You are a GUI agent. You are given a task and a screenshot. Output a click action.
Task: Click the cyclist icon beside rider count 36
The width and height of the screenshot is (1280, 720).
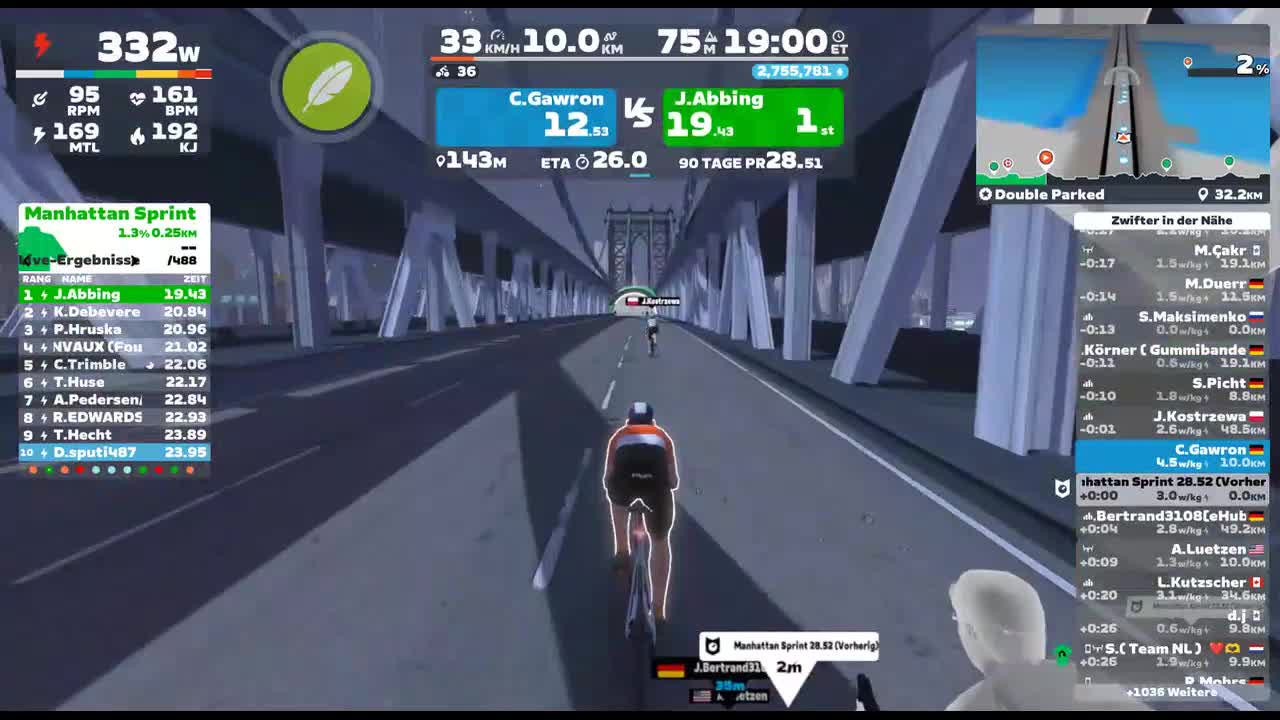[x=440, y=71]
